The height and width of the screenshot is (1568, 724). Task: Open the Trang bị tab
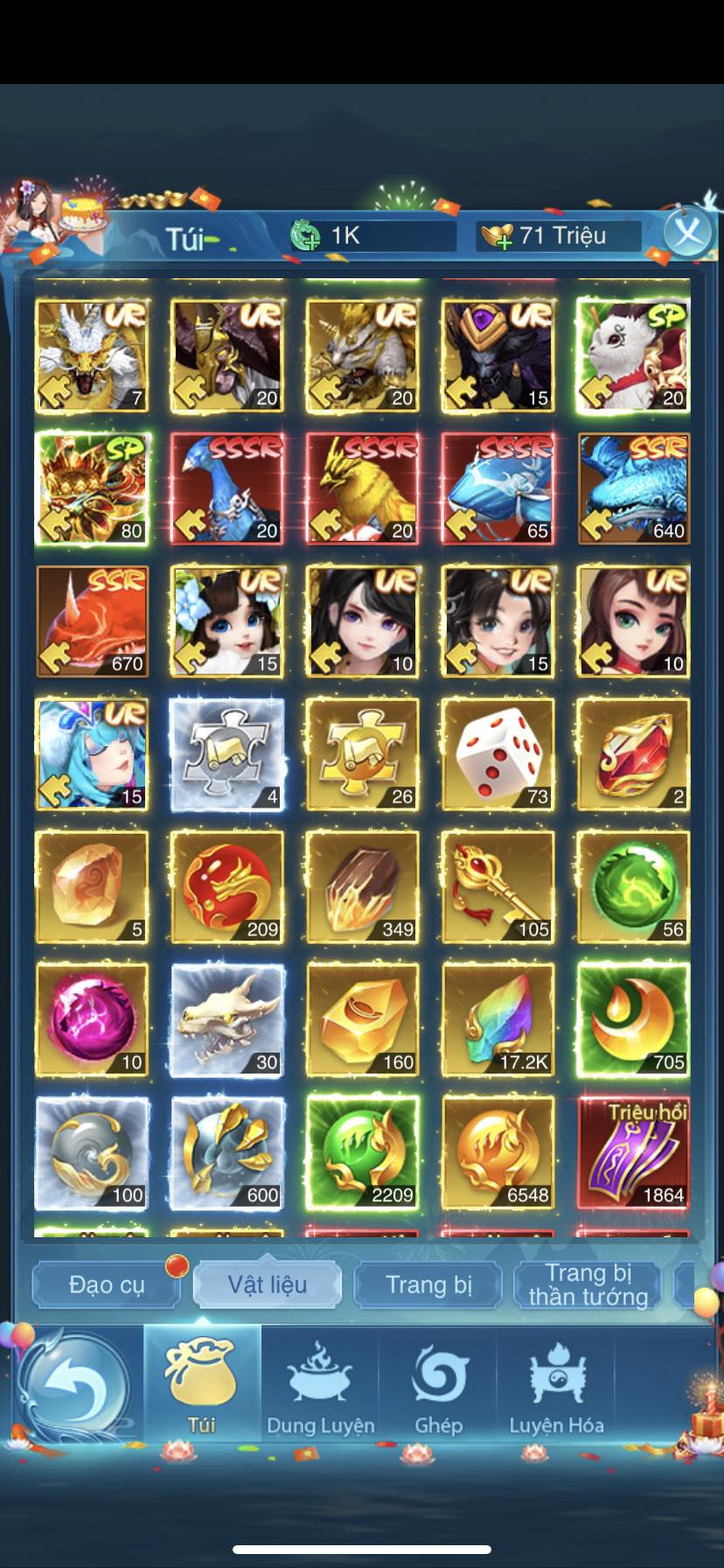click(428, 1284)
